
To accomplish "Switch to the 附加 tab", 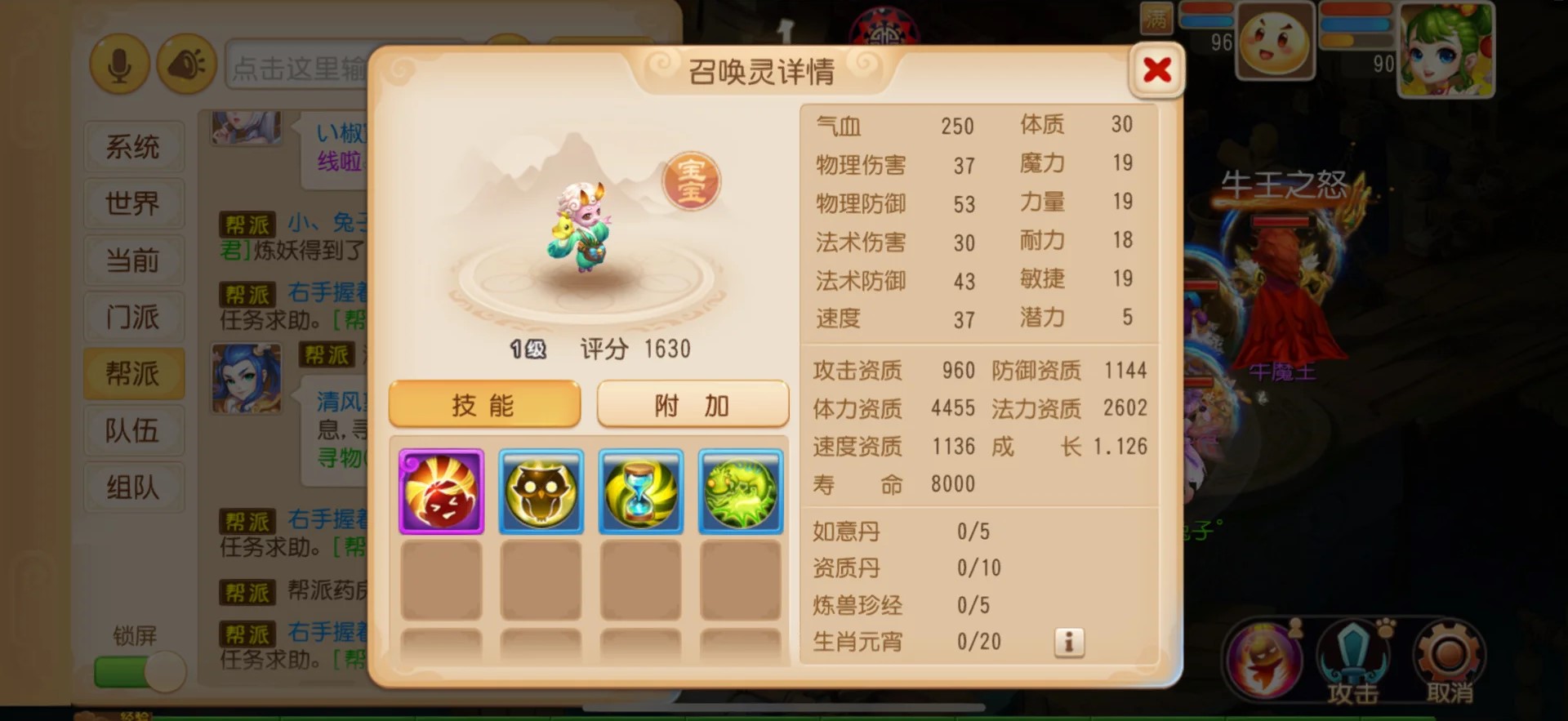I will click(693, 404).
